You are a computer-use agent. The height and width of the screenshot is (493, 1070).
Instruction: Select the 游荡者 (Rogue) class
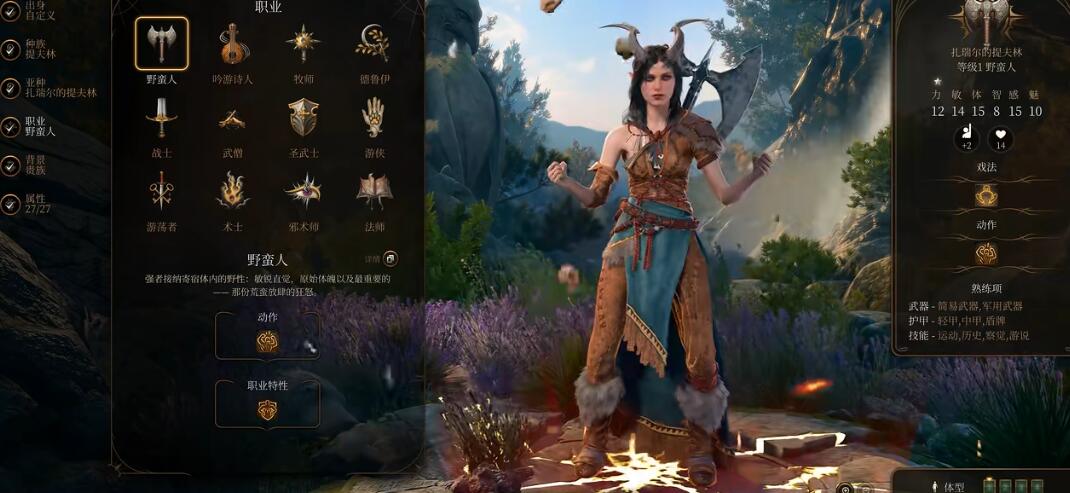[161, 190]
